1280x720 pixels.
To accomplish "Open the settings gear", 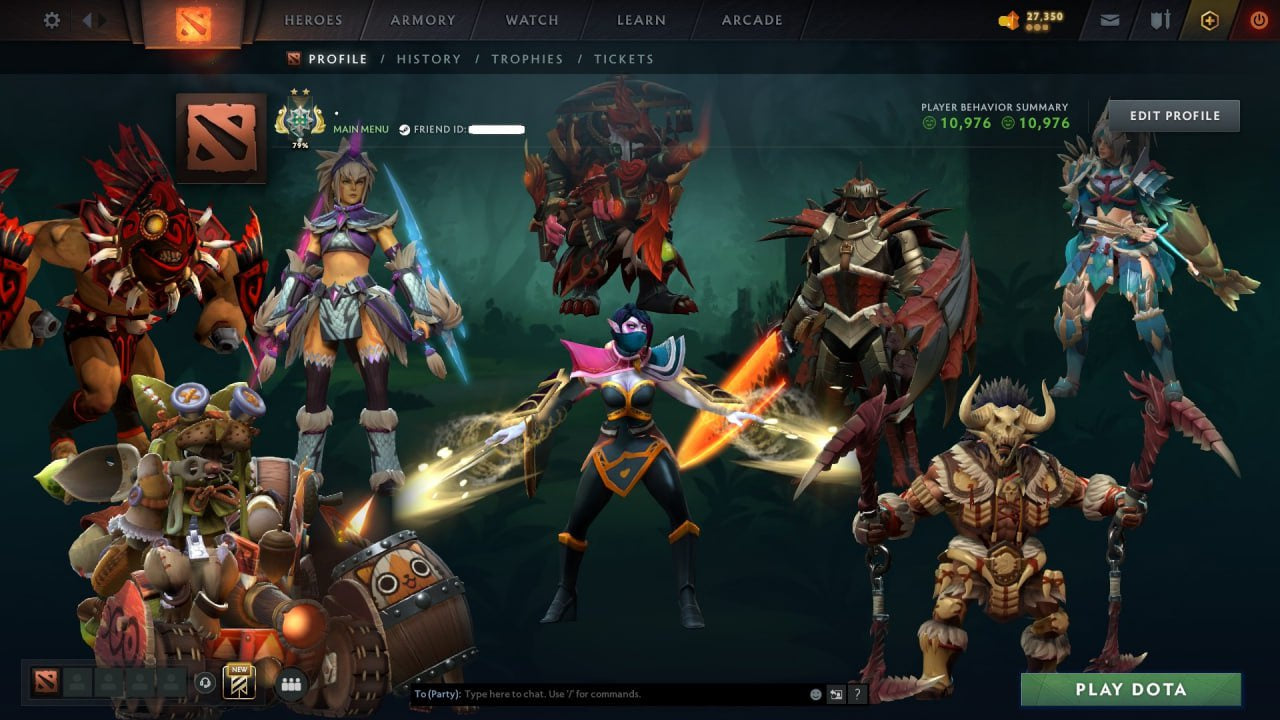I will [x=52, y=19].
